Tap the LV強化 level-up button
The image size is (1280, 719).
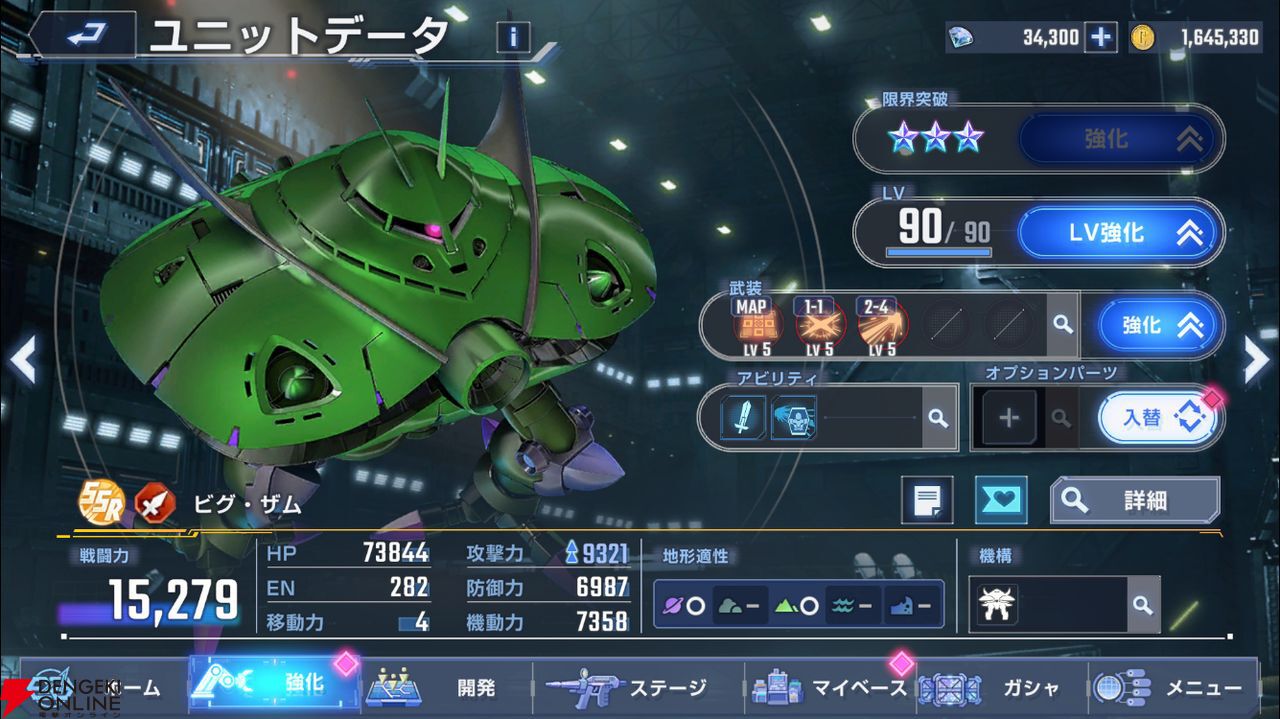1121,233
